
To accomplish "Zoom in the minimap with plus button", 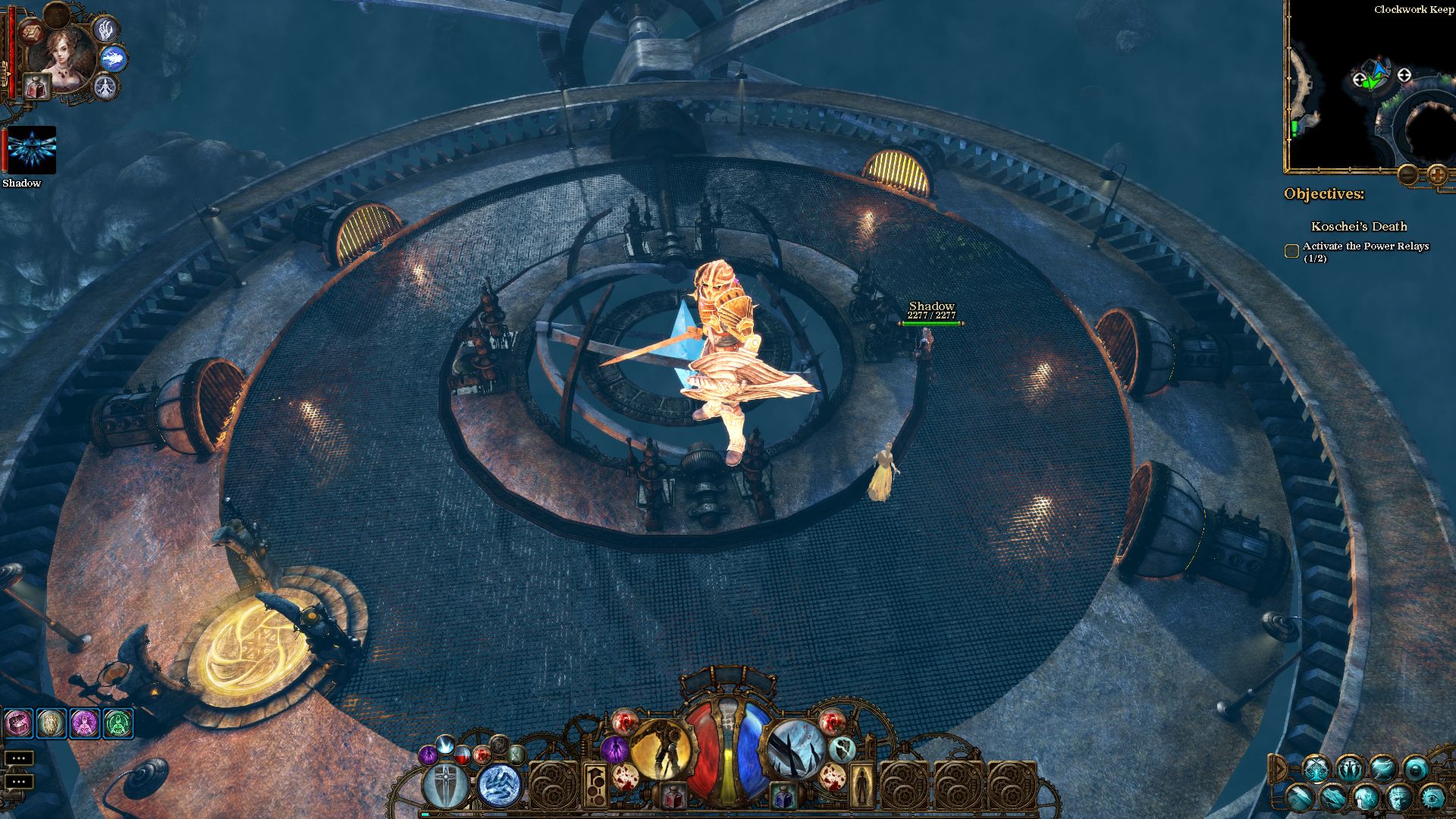I will coord(1437,175).
